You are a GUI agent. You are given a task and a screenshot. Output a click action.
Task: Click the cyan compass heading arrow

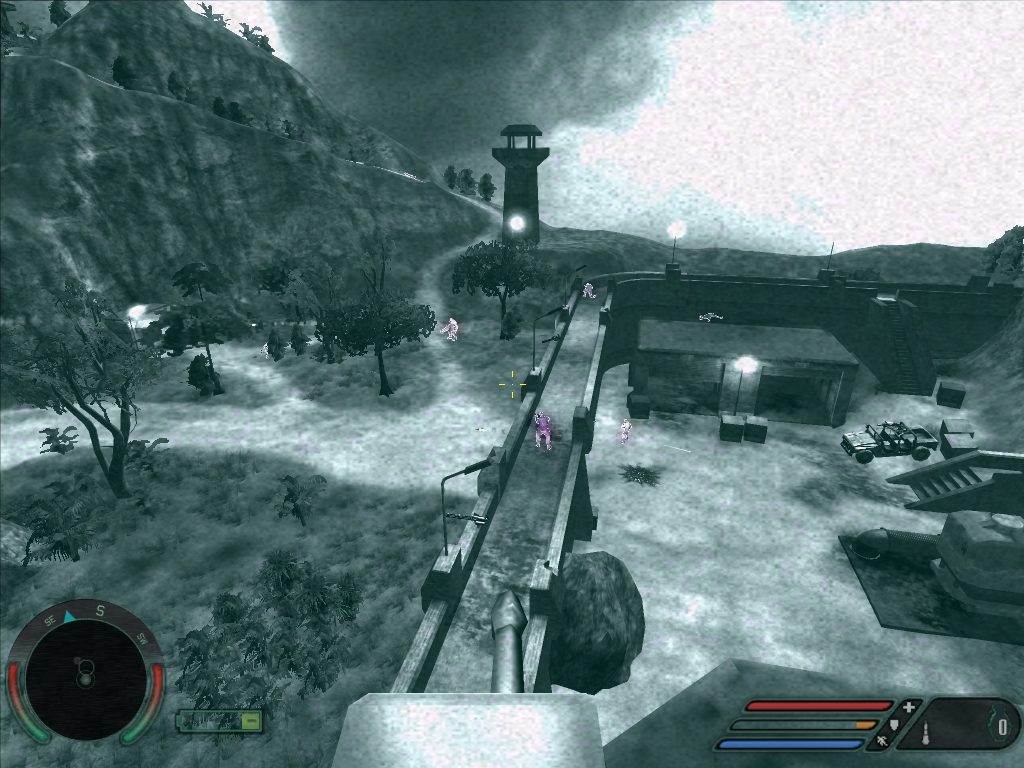[x=69, y=617]
